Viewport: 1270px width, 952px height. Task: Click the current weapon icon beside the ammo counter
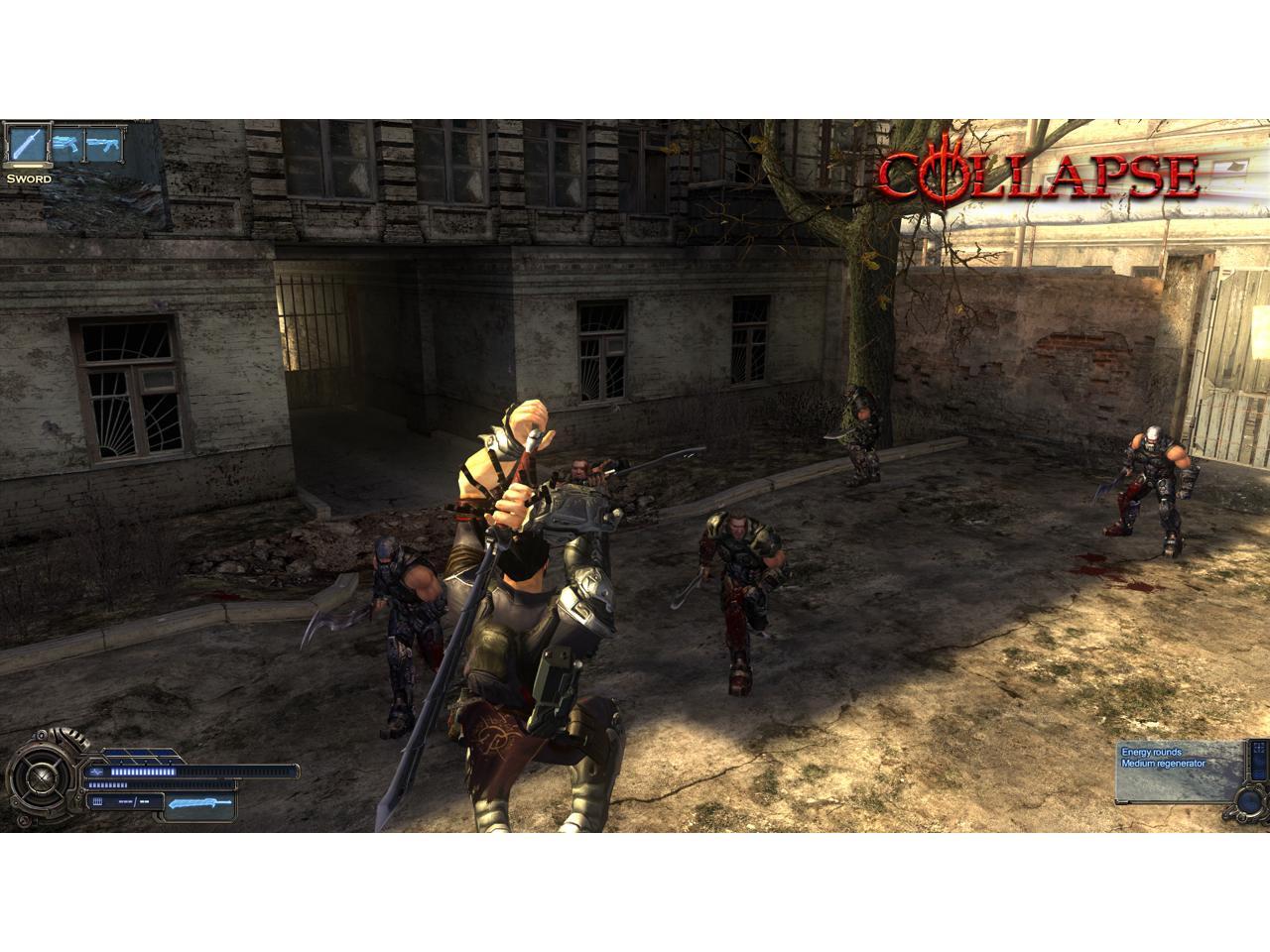click(199, 801)
